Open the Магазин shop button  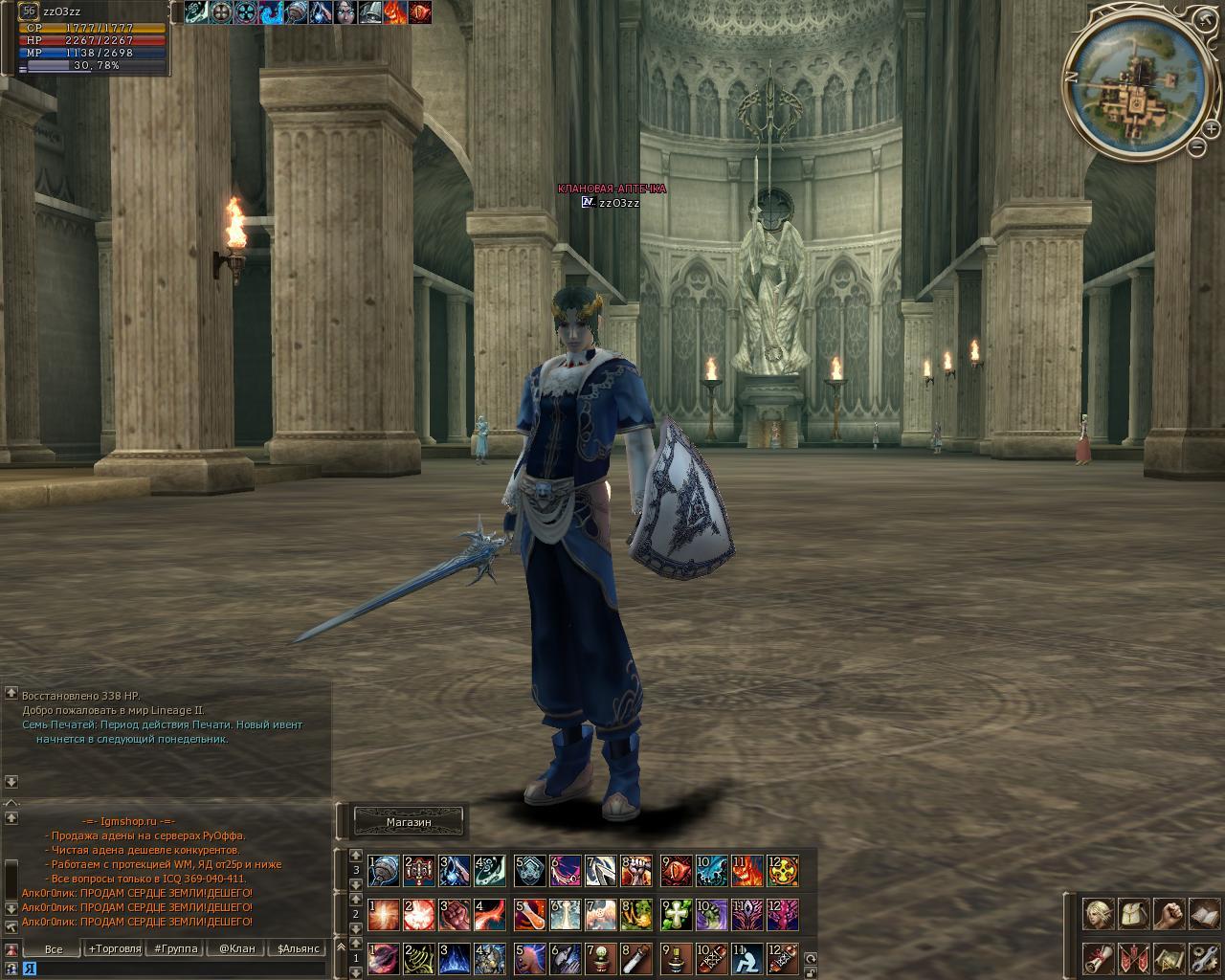click(x=409, y=822)
